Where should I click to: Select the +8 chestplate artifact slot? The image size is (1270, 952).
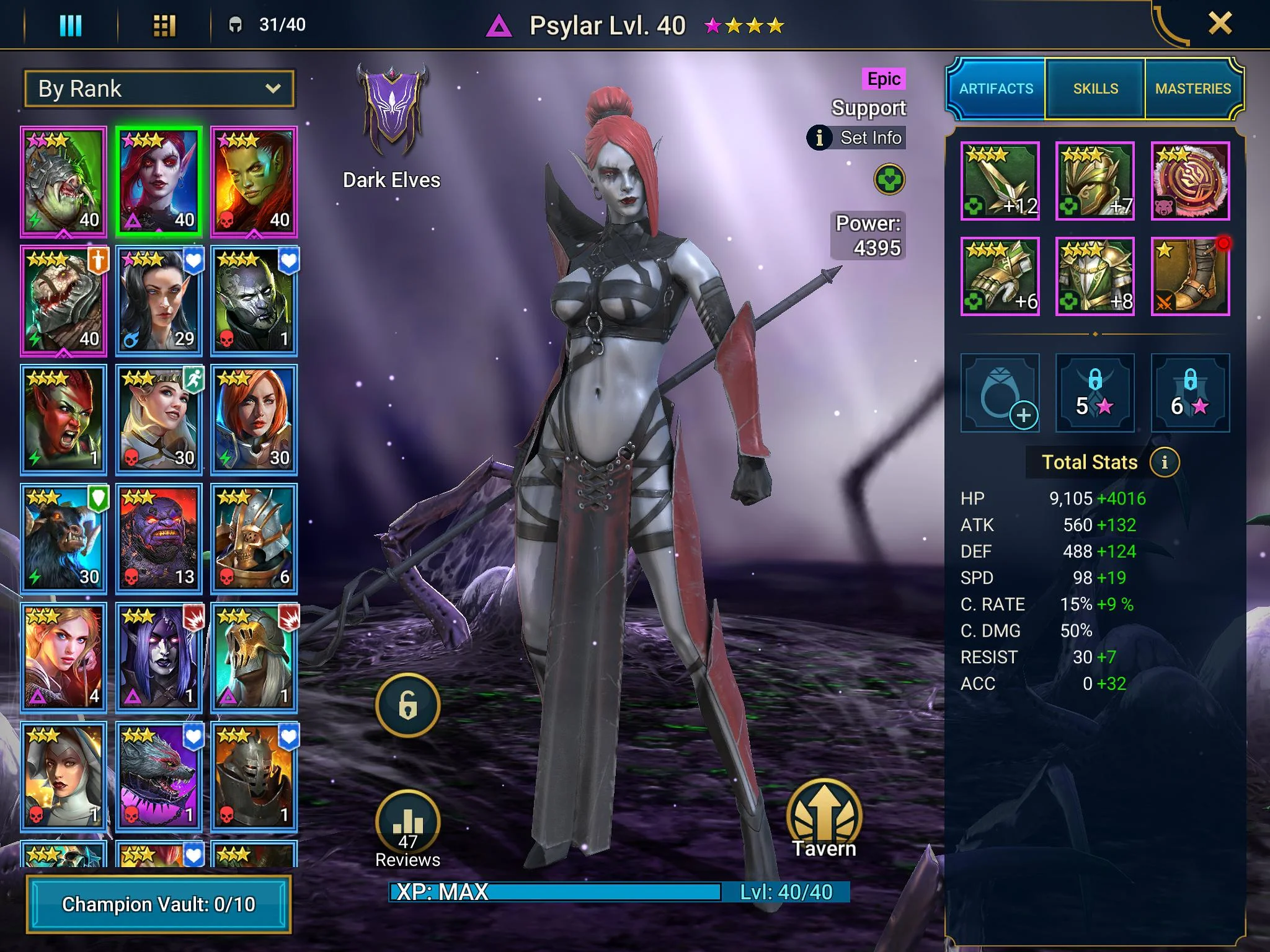pyautogui.click(x=1095, y=276)
